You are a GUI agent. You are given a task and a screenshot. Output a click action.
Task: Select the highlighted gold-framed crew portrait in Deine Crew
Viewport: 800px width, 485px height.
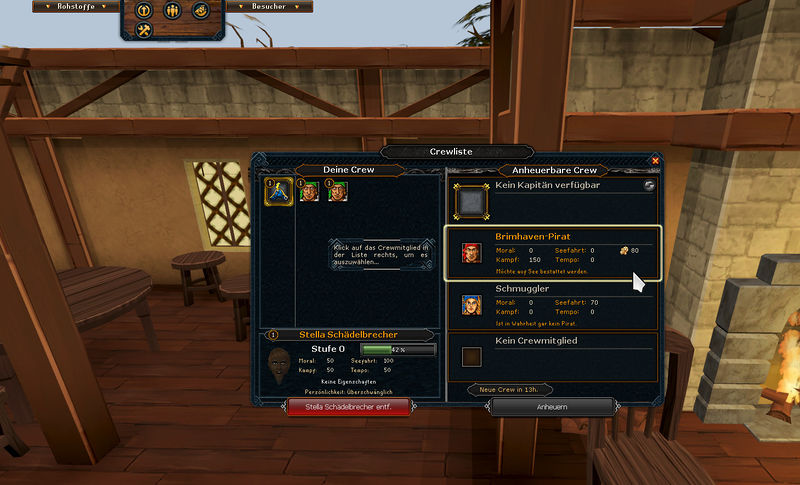click(x=278, y=191)
